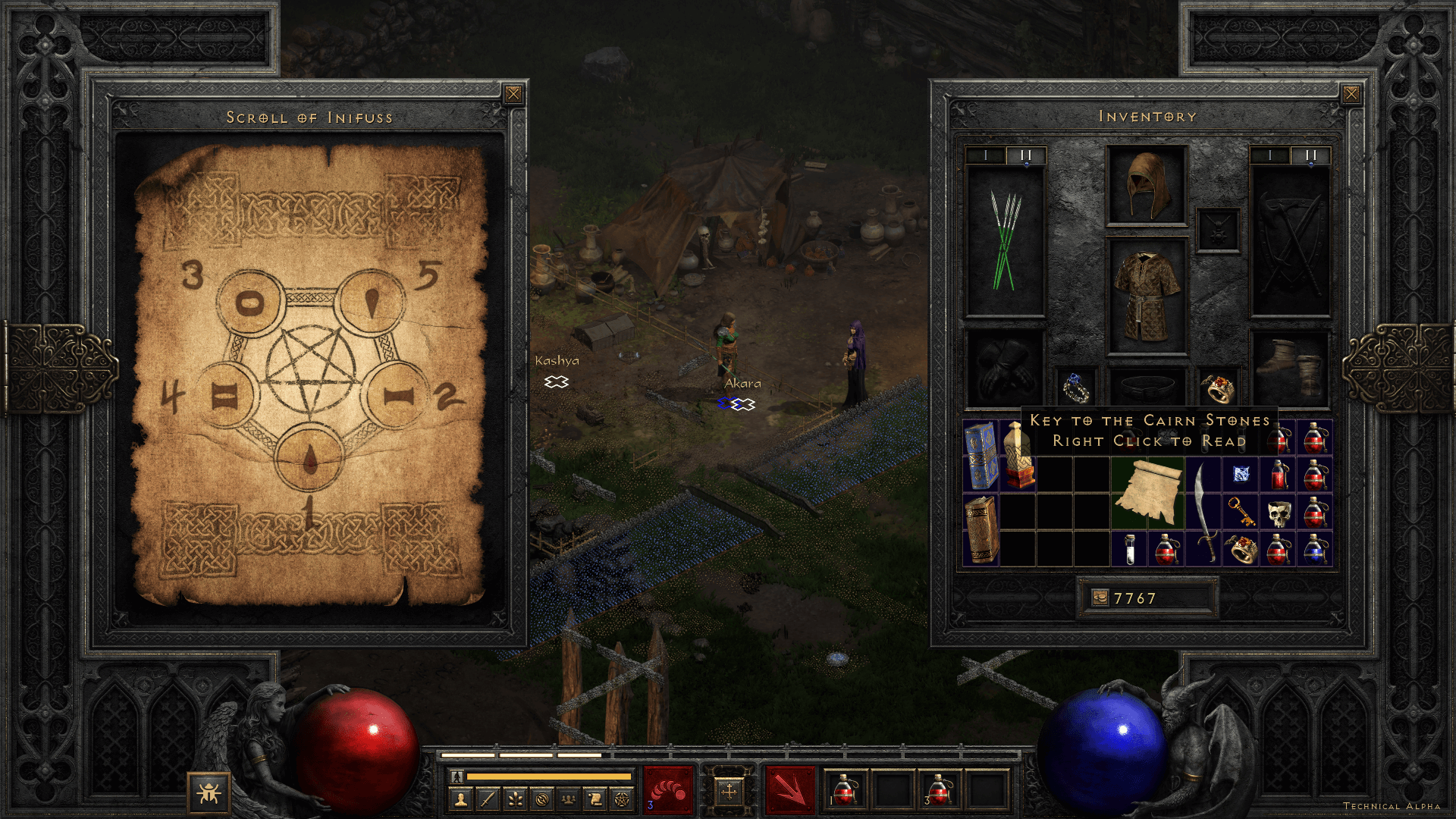1456x819 pixels.
Task: Open the quest log scroll button
Action: click(595, 799)
